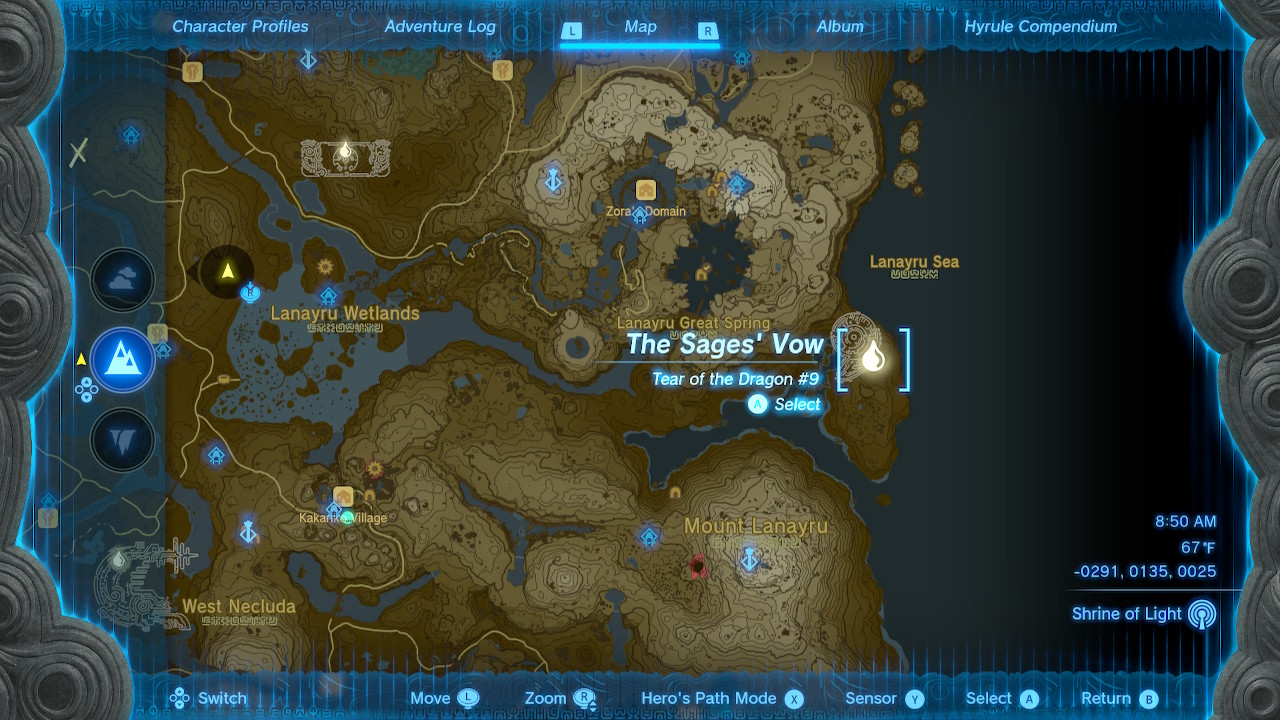Click the red enemy marker near Mount Lanayru
Image resolution: width=1280 pixels, height=720 pixels.
pyautogui.click(x=696, y=566)
